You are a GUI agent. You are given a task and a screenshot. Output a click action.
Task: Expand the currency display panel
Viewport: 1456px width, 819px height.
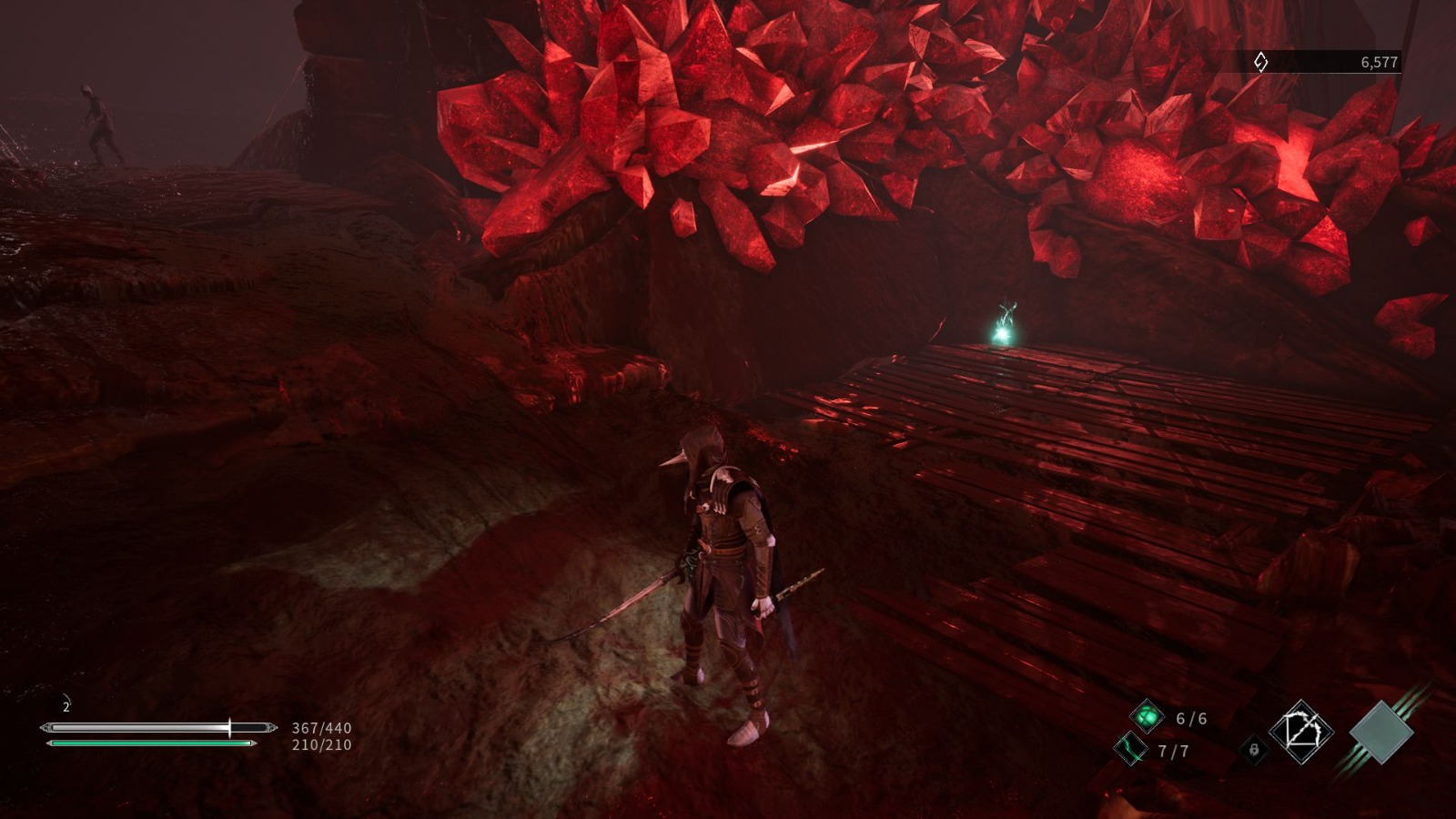tap(1329, 62)
